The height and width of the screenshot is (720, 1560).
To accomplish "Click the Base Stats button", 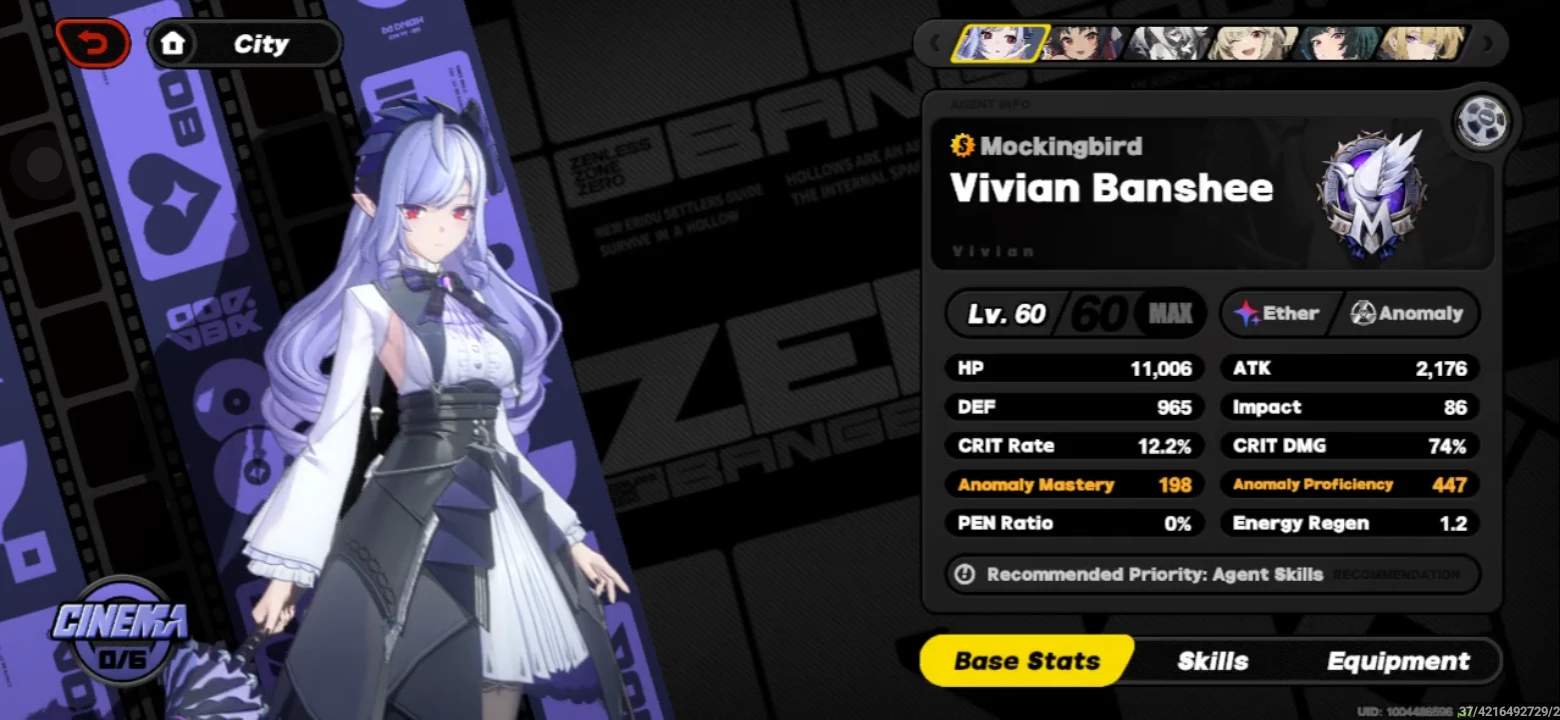I will click(1026, 660).
